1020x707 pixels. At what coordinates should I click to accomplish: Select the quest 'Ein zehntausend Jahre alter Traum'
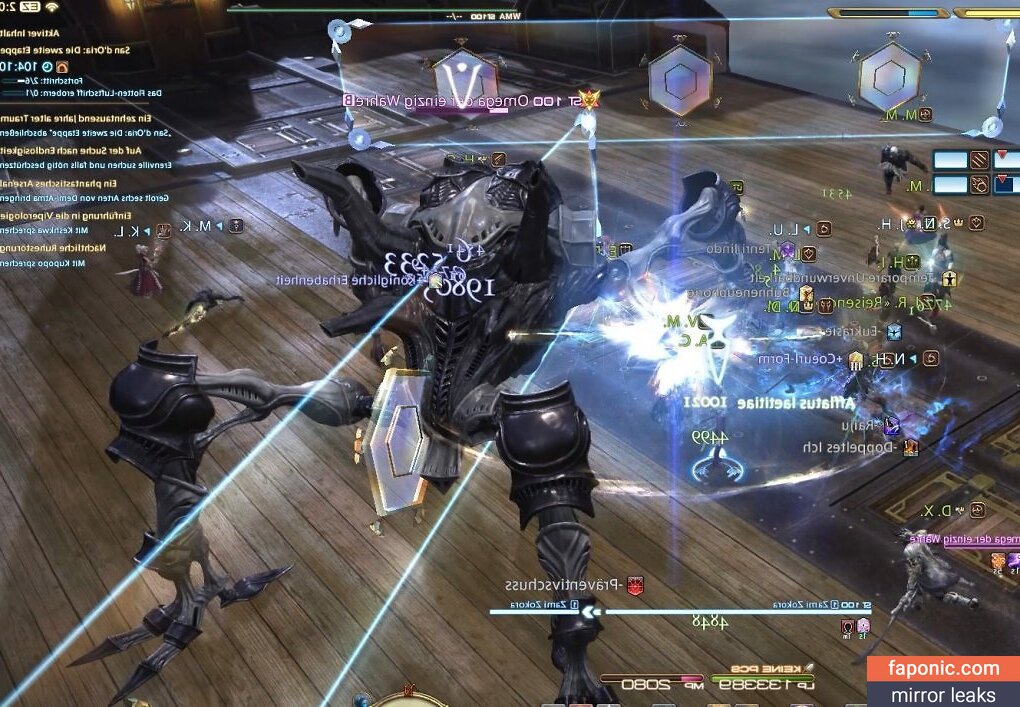75,118
